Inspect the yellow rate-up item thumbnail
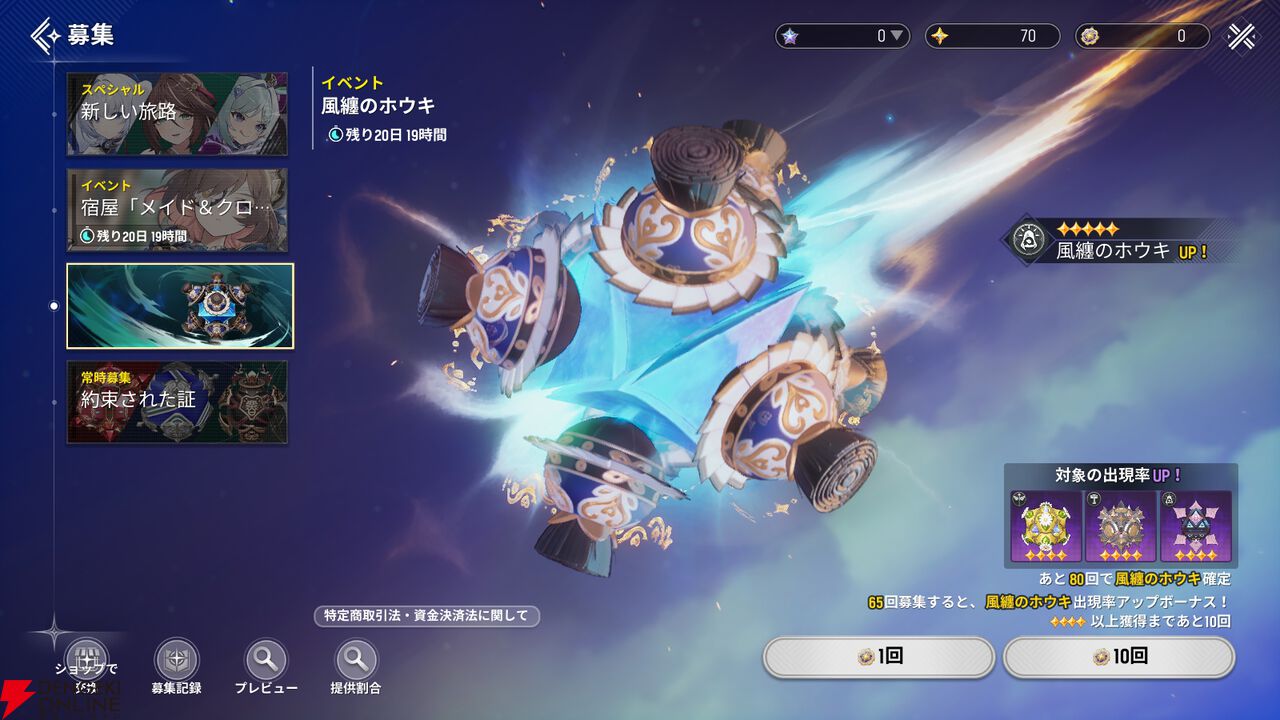Image resolution: width=1280 pixels, height=720 pixels. pyautogui.click(x=1045, y=526)
